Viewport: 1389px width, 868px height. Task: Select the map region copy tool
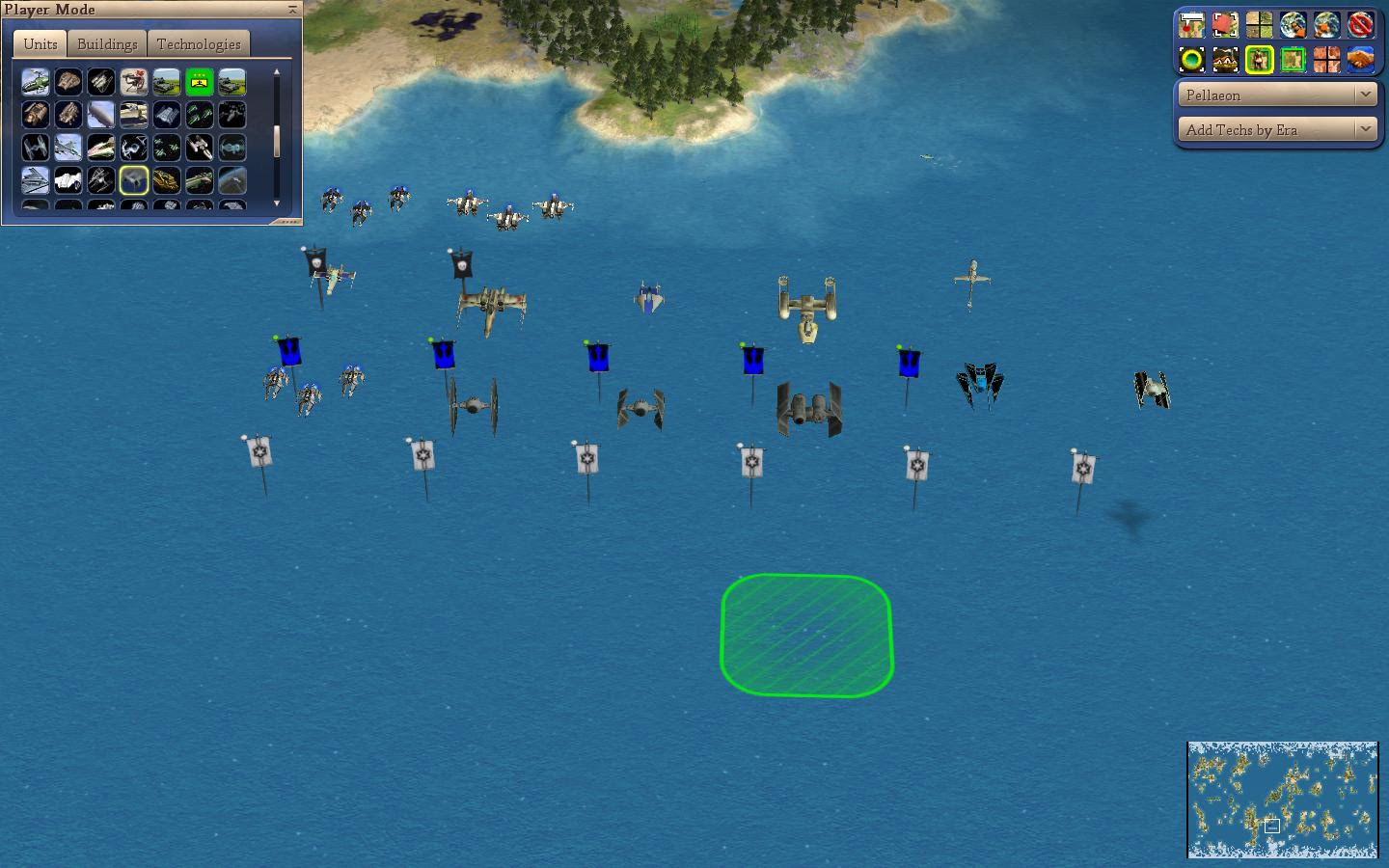(1225, 25)
